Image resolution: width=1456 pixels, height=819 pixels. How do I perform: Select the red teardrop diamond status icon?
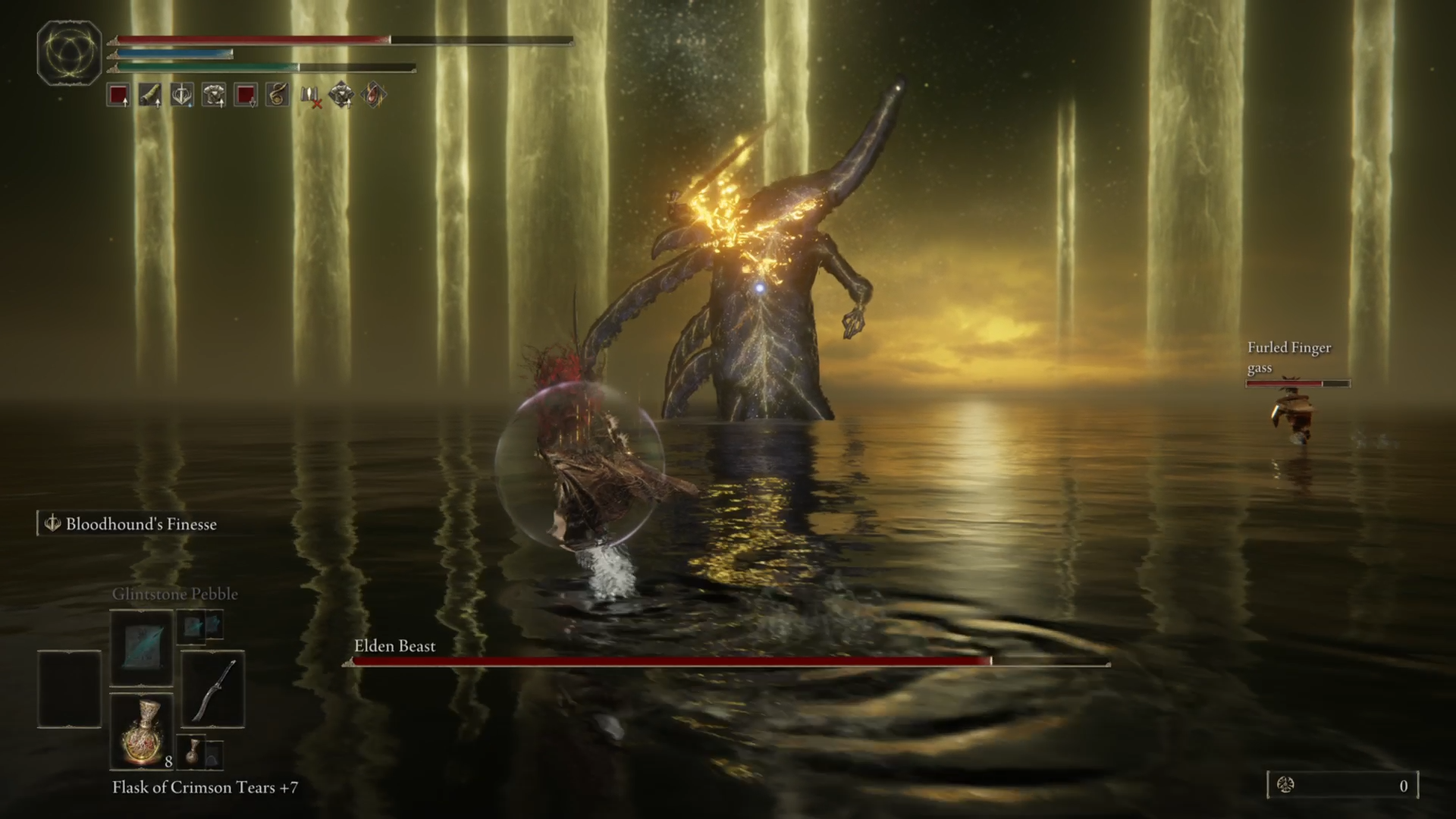(x=373, y=96)
